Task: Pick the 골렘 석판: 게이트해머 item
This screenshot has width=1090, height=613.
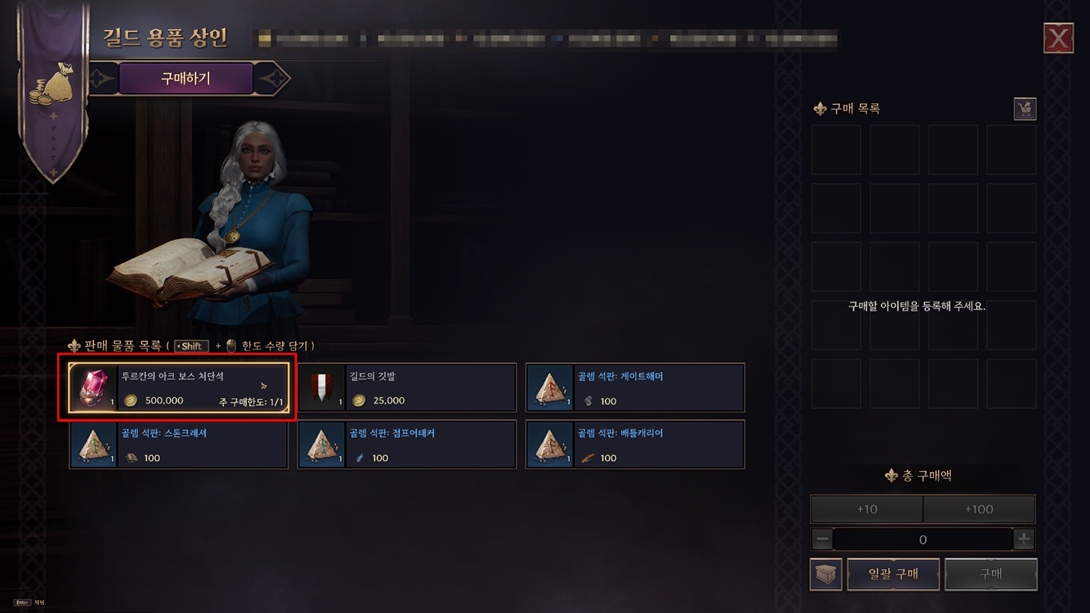Action: click(x=635, y=388)
